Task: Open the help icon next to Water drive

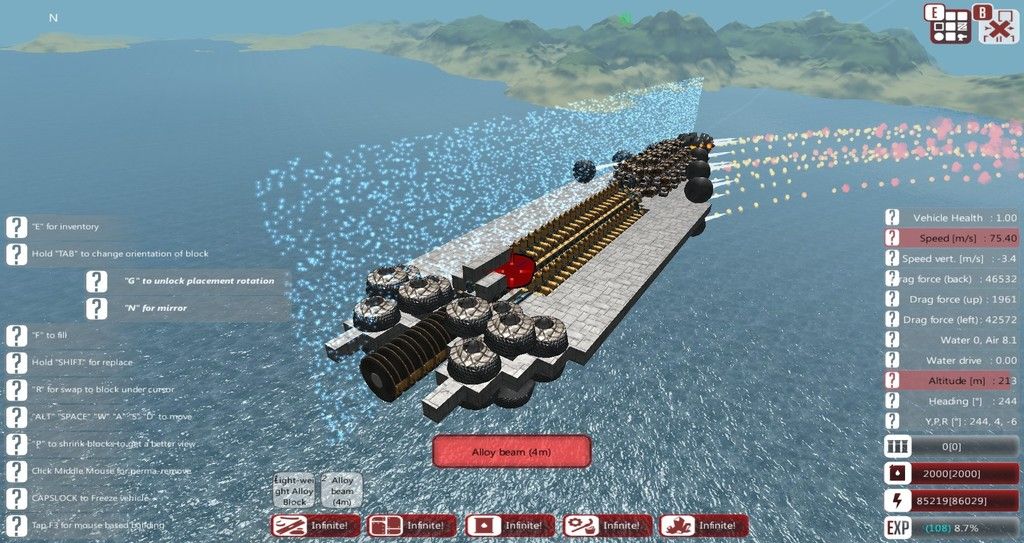Action: coord(895,360)
